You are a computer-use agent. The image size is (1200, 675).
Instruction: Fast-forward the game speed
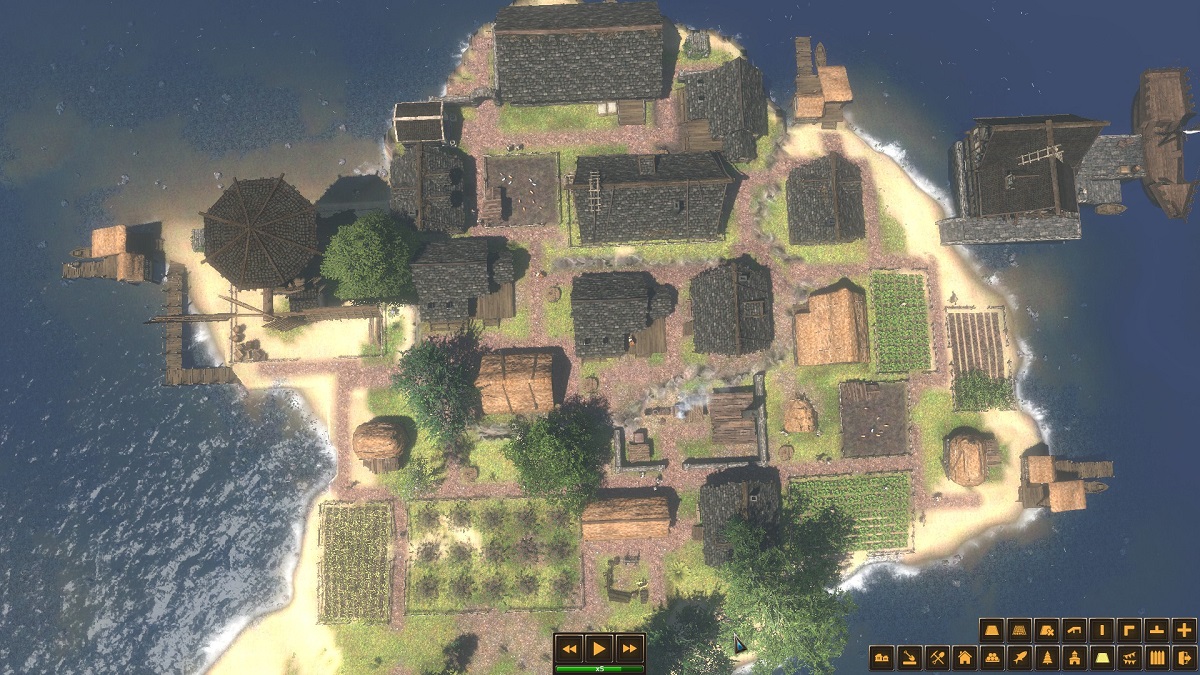pyautogui.click(x=629, y=648)
